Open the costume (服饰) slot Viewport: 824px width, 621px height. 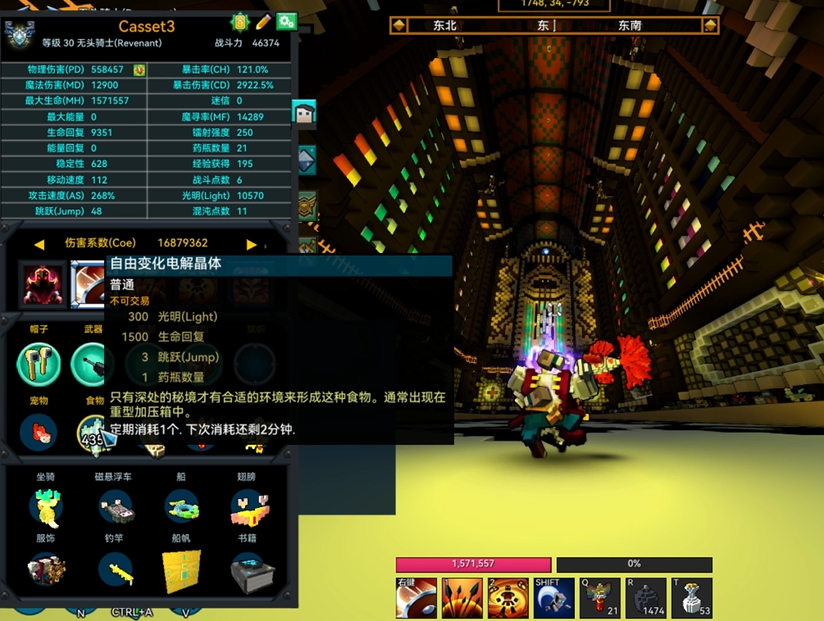tap(46, 572)
